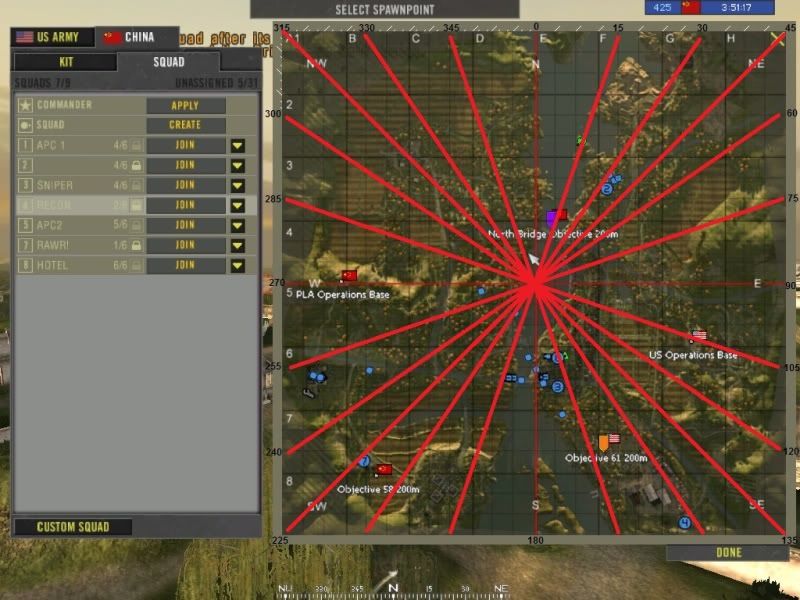Select the Objective 58 flag on the map
This screenshot has width=800, height=600.
(x=383, y=469)
